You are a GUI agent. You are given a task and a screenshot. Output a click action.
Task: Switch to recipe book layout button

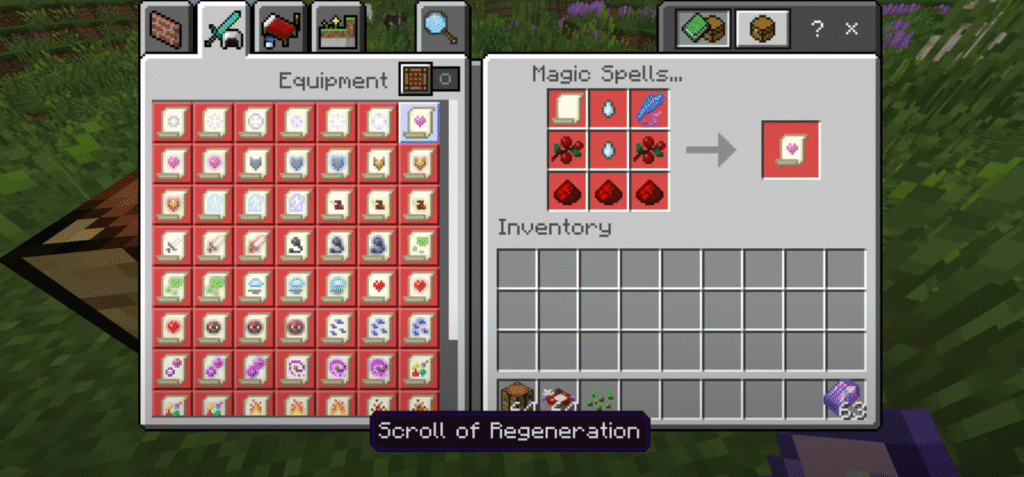[x=701, y=29]
